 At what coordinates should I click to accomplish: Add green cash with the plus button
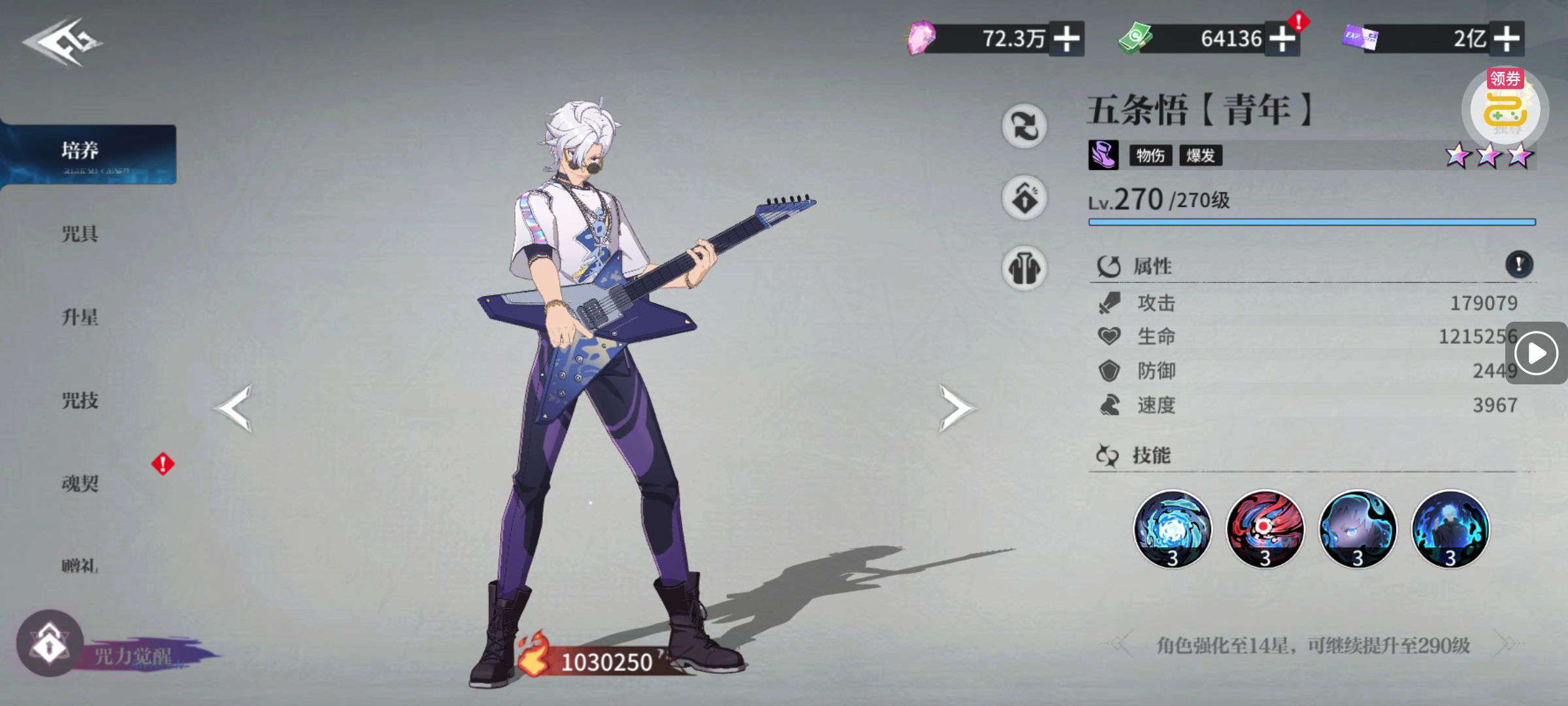pos(1282,39)
